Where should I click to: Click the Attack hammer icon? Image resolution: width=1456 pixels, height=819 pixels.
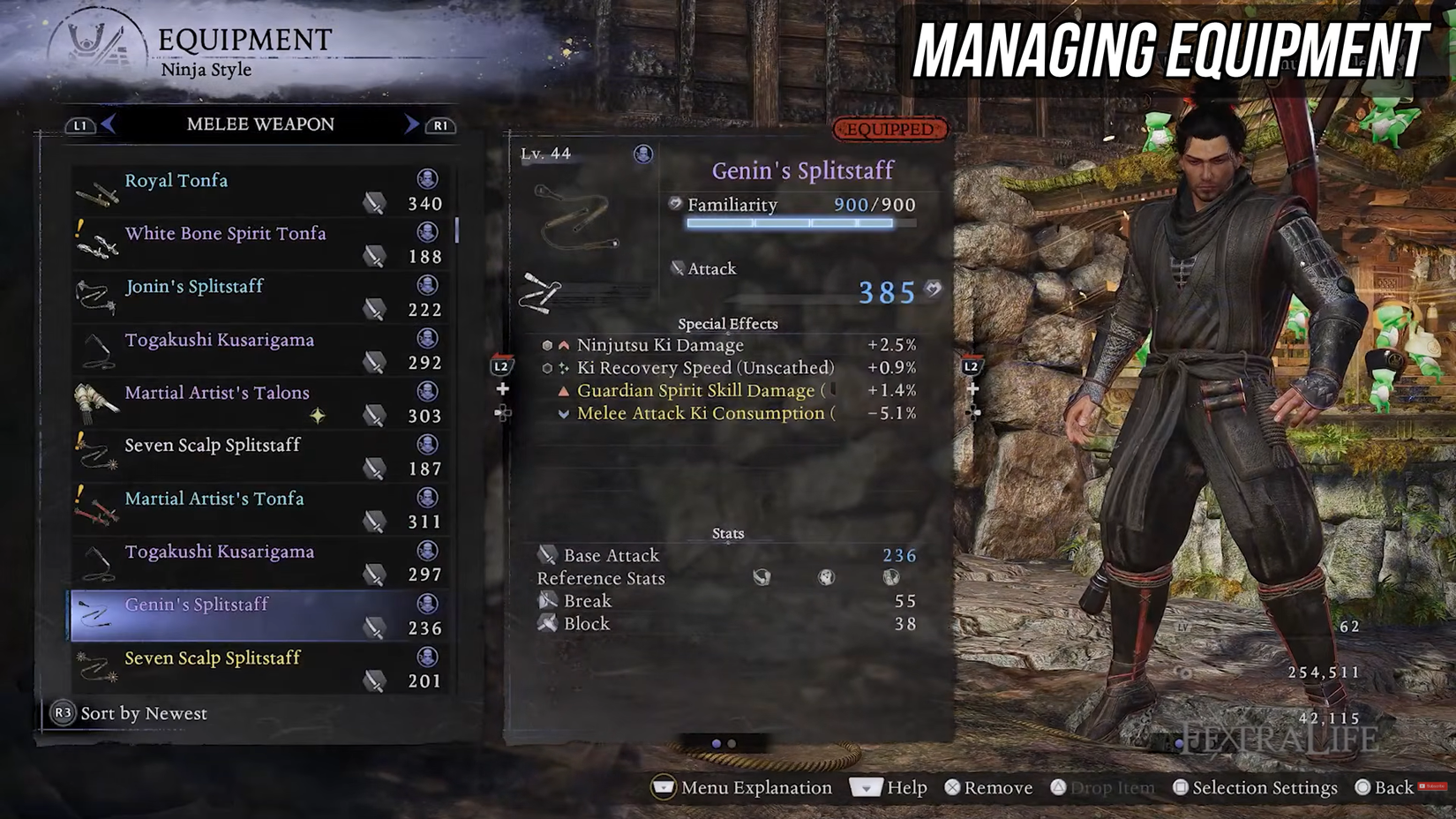(x=677, y=267)
